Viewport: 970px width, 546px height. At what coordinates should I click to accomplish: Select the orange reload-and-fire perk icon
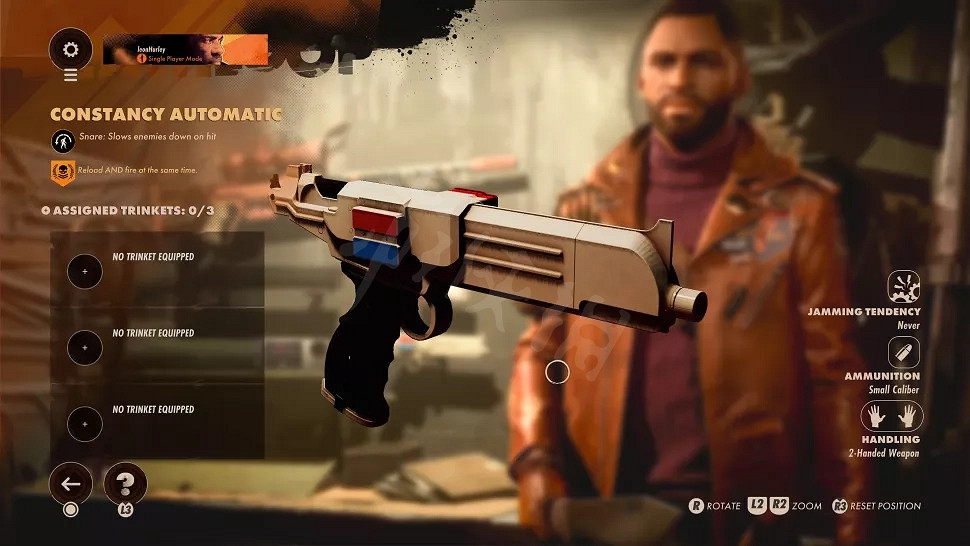[61, 172]
